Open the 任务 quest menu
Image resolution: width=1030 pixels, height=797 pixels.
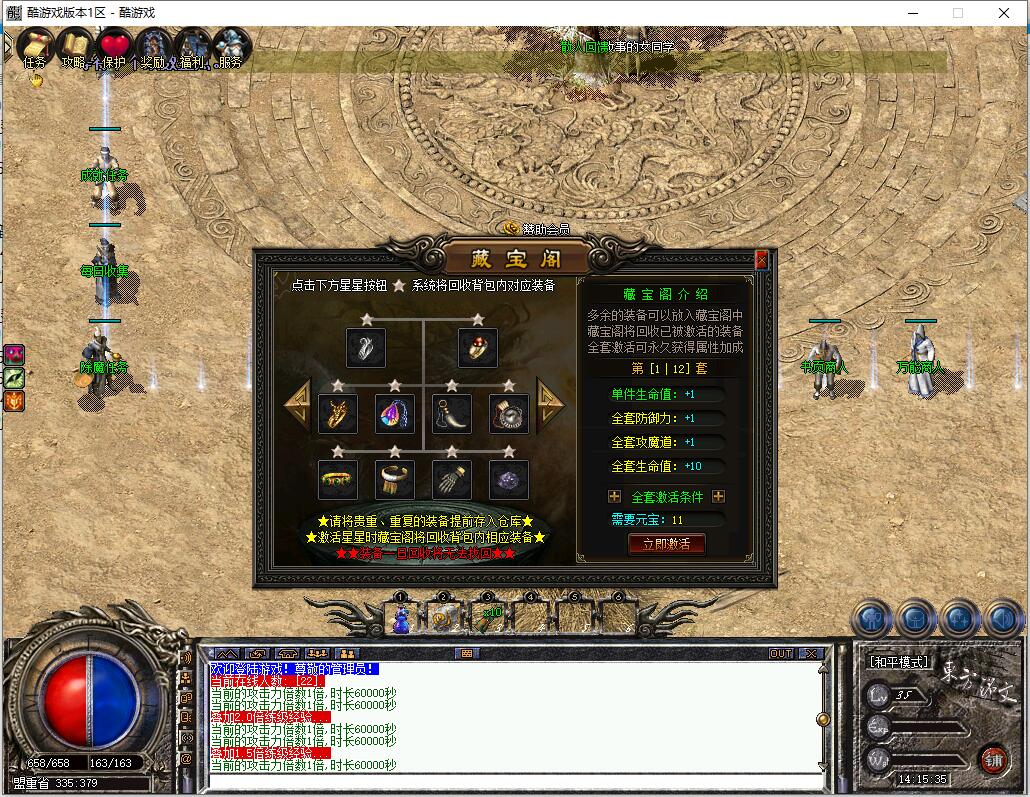pyautogui.click(x=35, y=47)
